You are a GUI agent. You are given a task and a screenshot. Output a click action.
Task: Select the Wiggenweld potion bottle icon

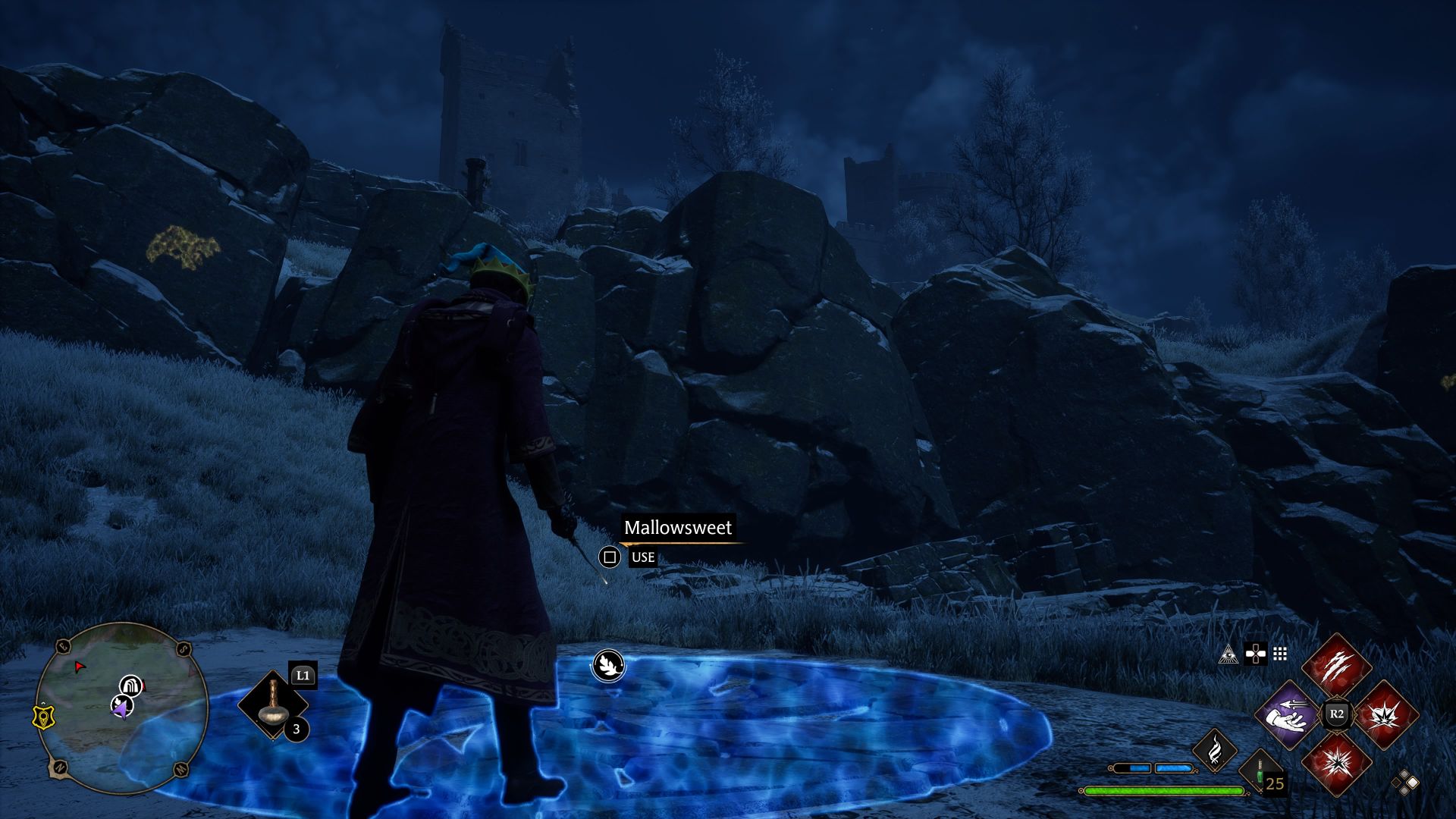point(1259,775)
